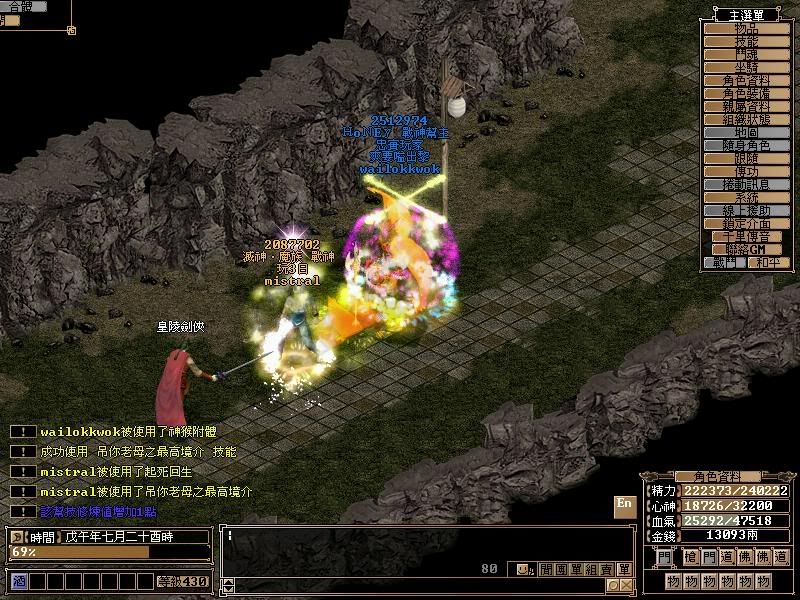Toggle the 鎖定介面 lock interface option

click(746, 223)
